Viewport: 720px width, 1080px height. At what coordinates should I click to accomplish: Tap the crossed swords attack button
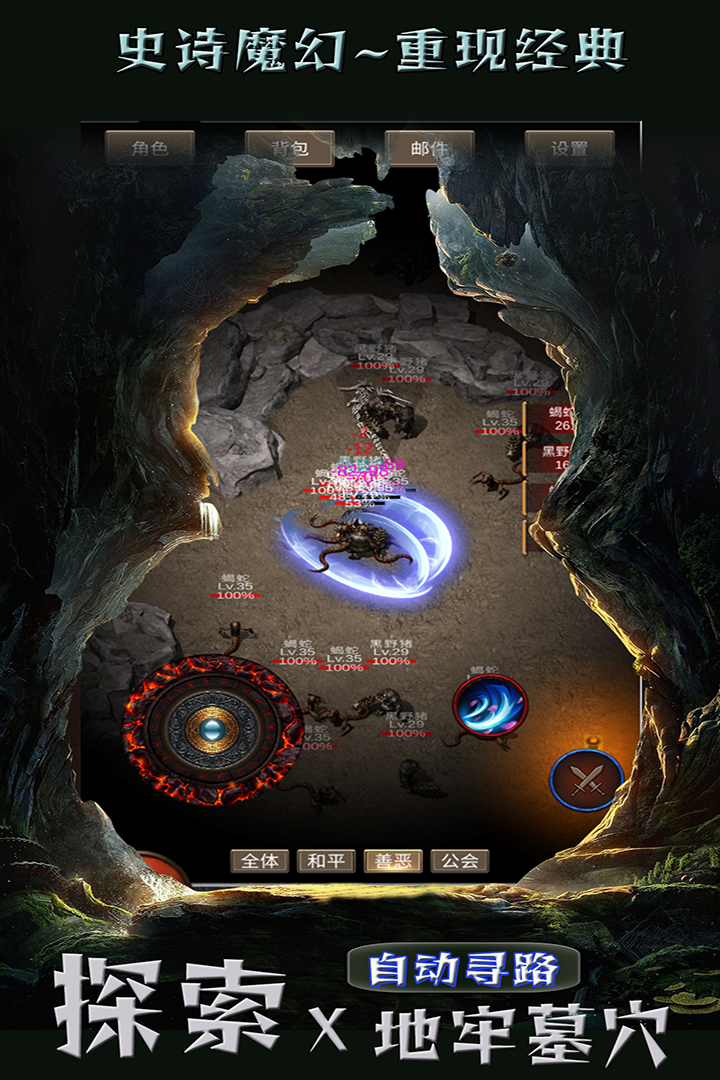point(586,780)
